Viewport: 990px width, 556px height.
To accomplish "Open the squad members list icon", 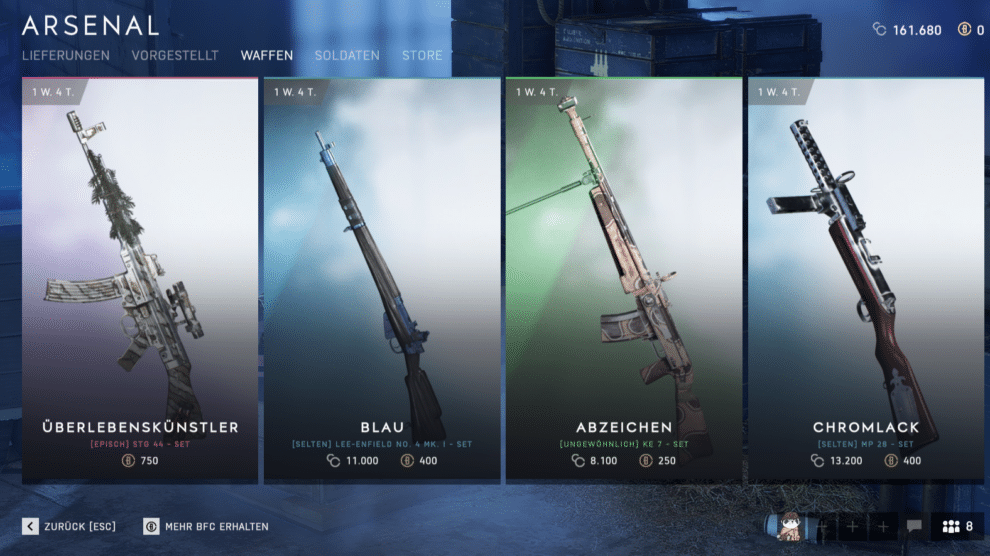I will pos(958,526).
